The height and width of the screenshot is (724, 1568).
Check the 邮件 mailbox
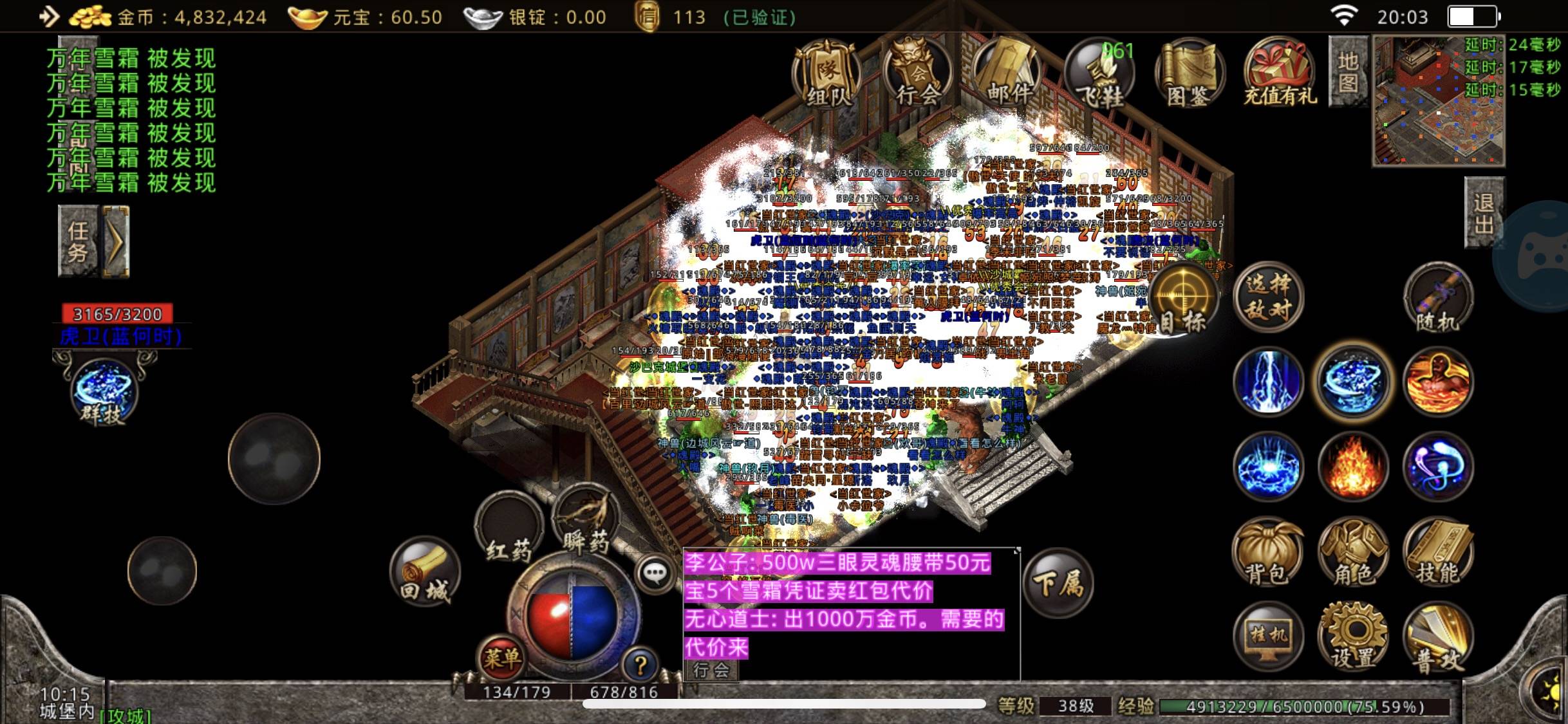pos(1008,74)
